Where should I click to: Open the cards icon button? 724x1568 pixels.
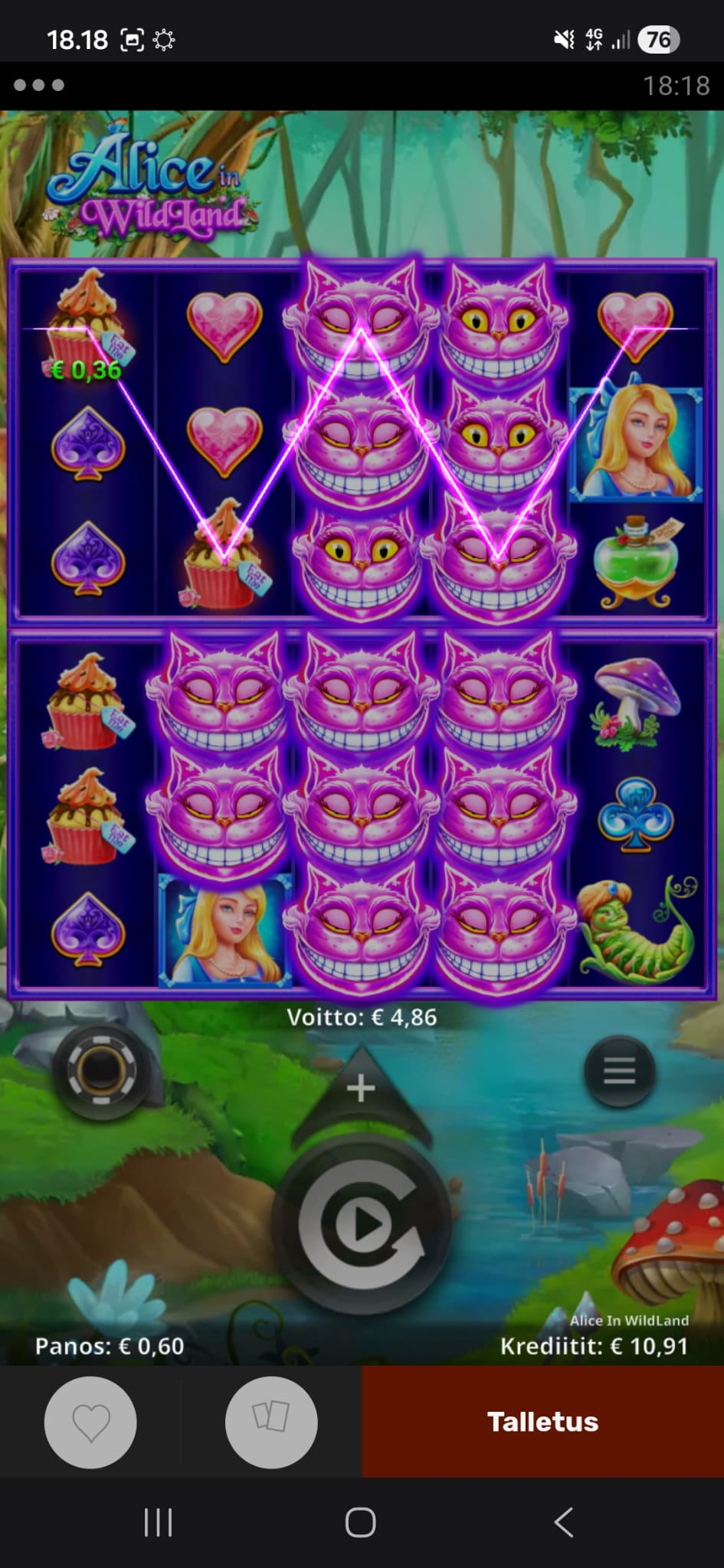click(x=271, y=1422)
